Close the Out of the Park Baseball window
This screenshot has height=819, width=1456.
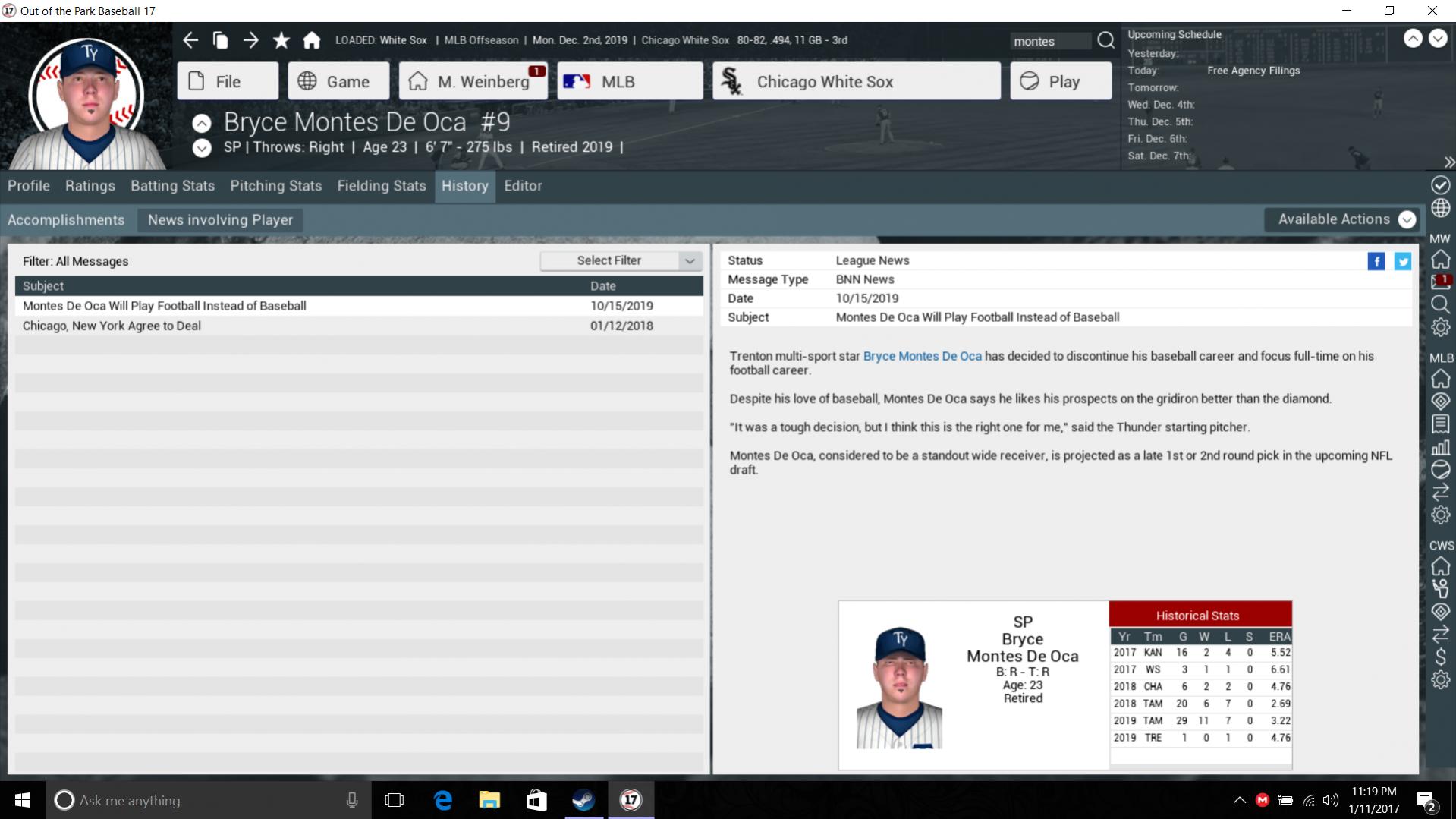(x=1432, y=11)
